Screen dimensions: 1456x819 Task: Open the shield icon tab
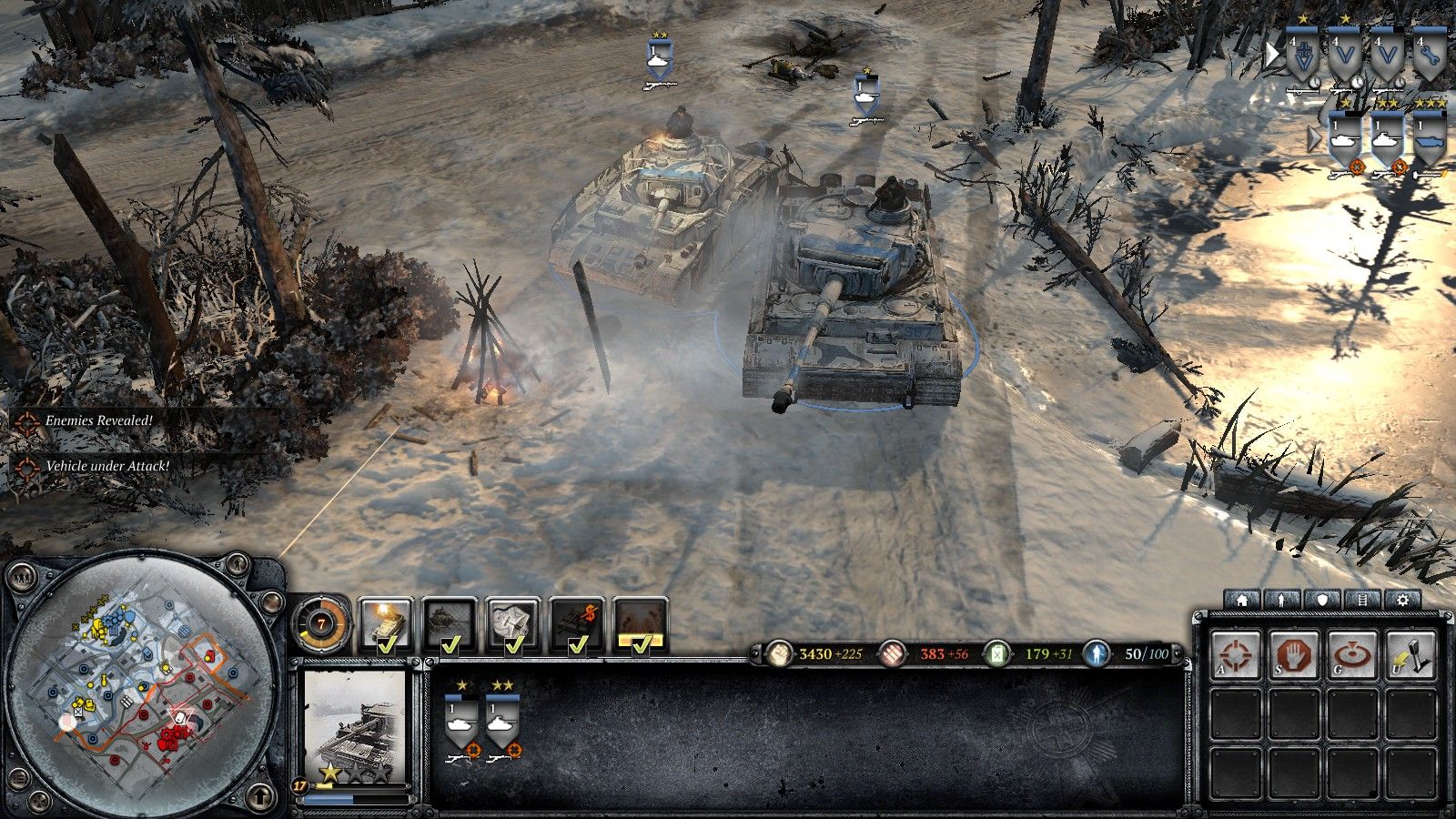pyautogui.click(x=1322, y=600)
